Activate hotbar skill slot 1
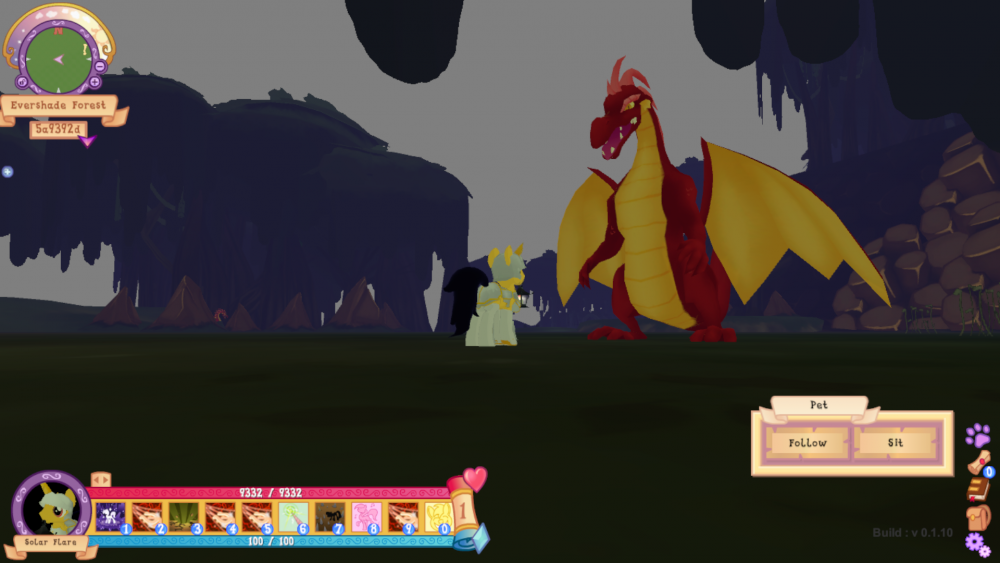This screenshot has height=563, width=1000. [x=110, y=517]
